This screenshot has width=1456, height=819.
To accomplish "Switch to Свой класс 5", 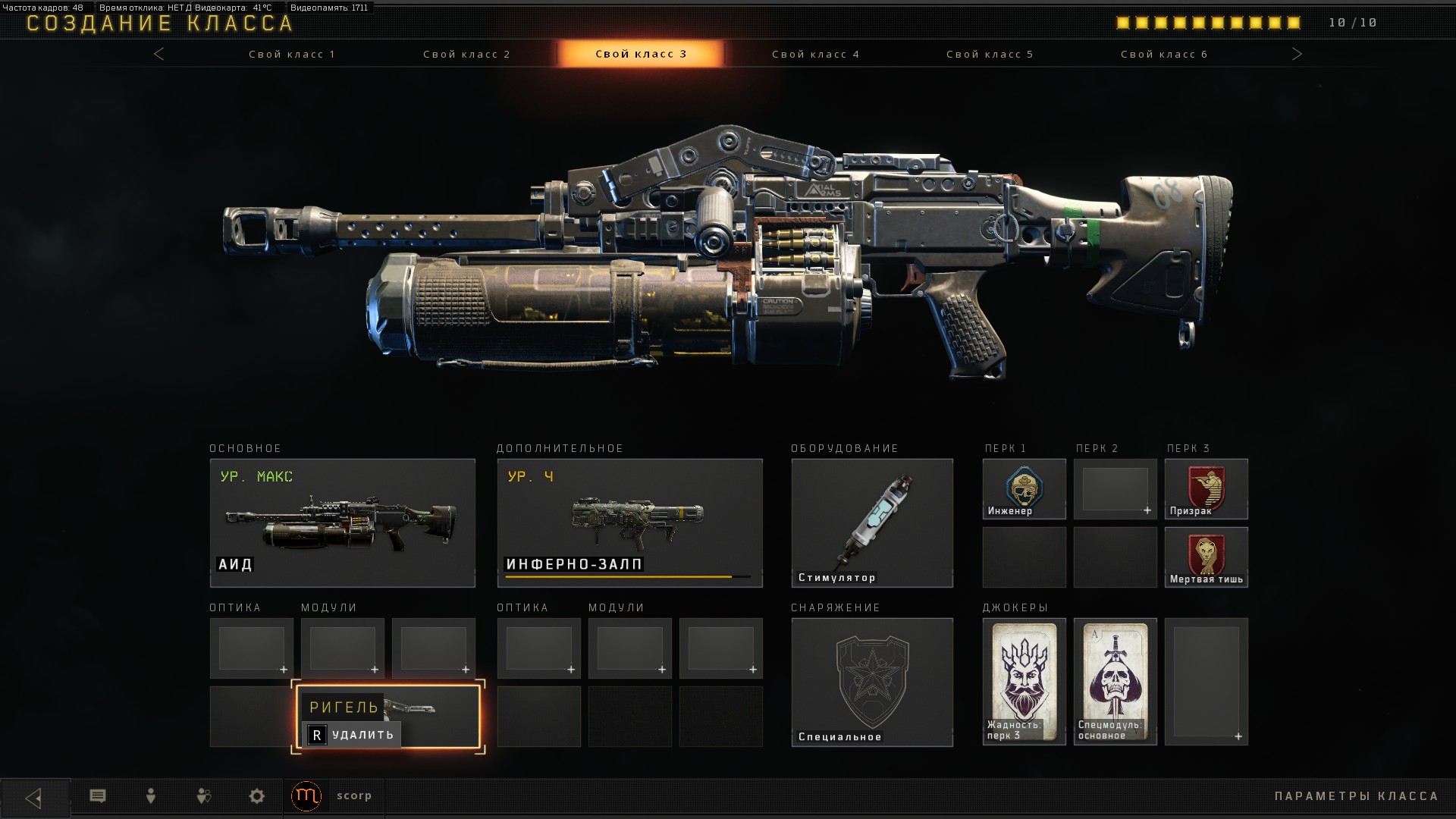I will tap(990, 55).
